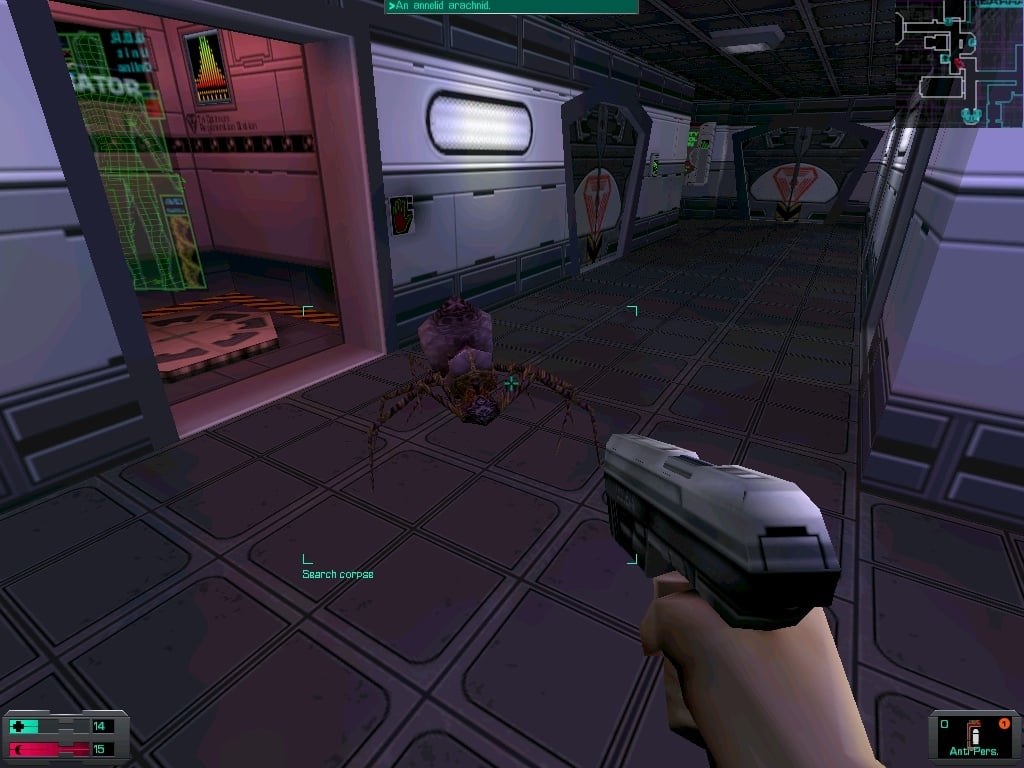
Task: Click the orange number 1 weapon indicator
Action: point(1003,723)
